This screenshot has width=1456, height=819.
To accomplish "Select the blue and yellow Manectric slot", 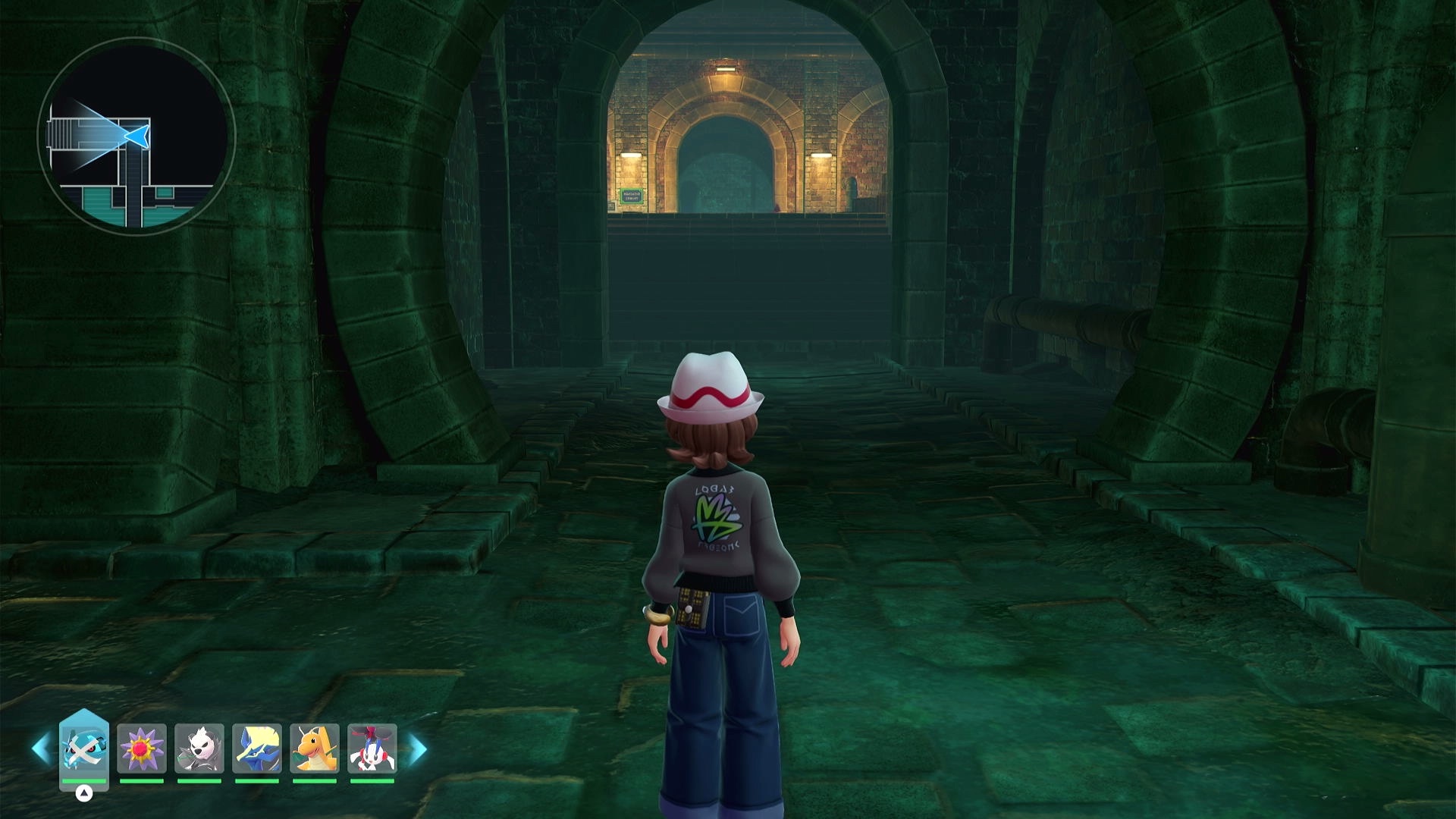I will pyautogui.click(x=257, y=748).
